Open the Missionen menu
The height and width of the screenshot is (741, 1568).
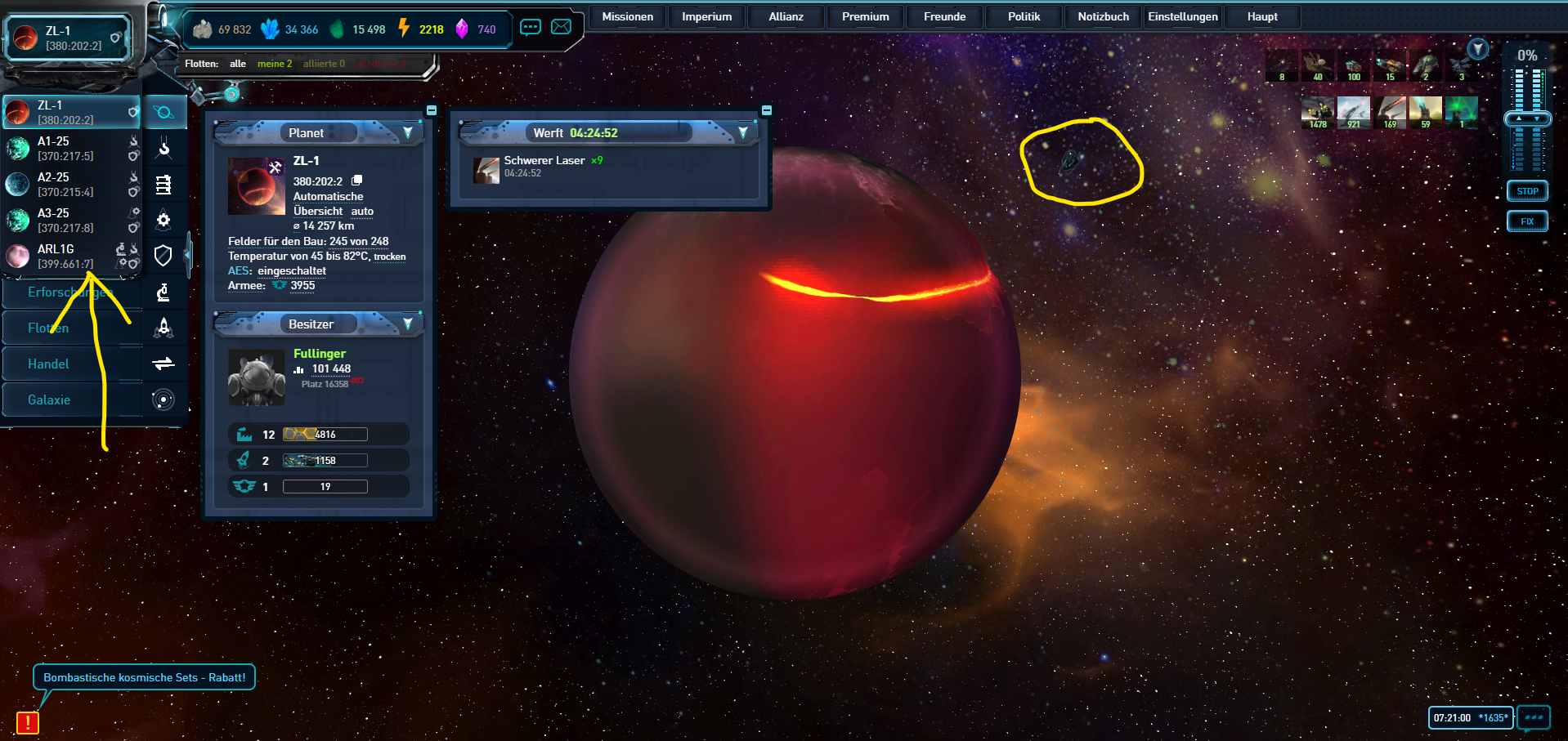(627, 16)
